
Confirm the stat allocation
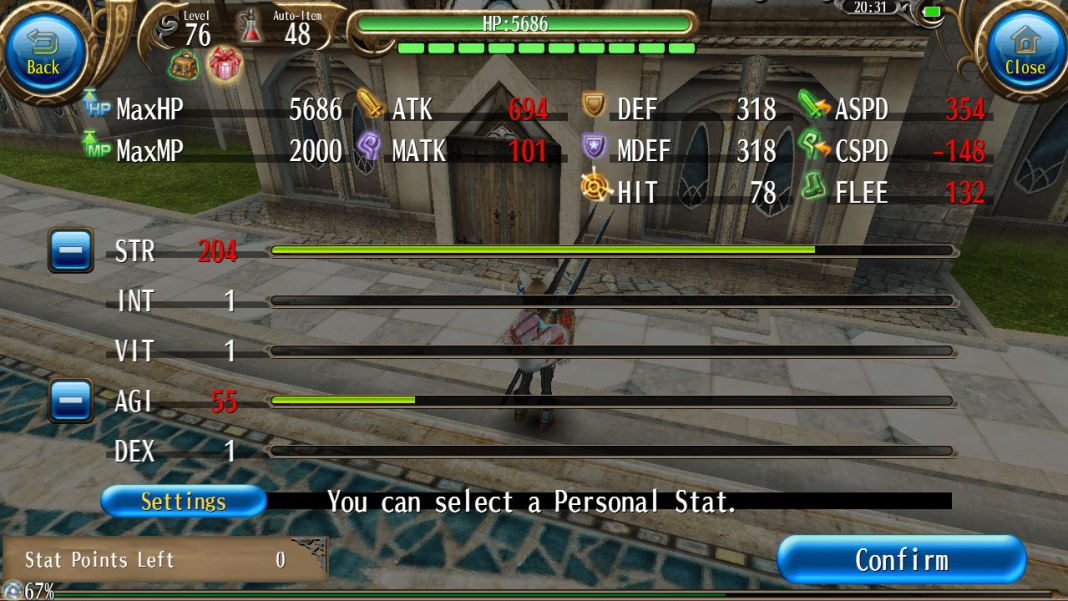(x=901, y=559)
